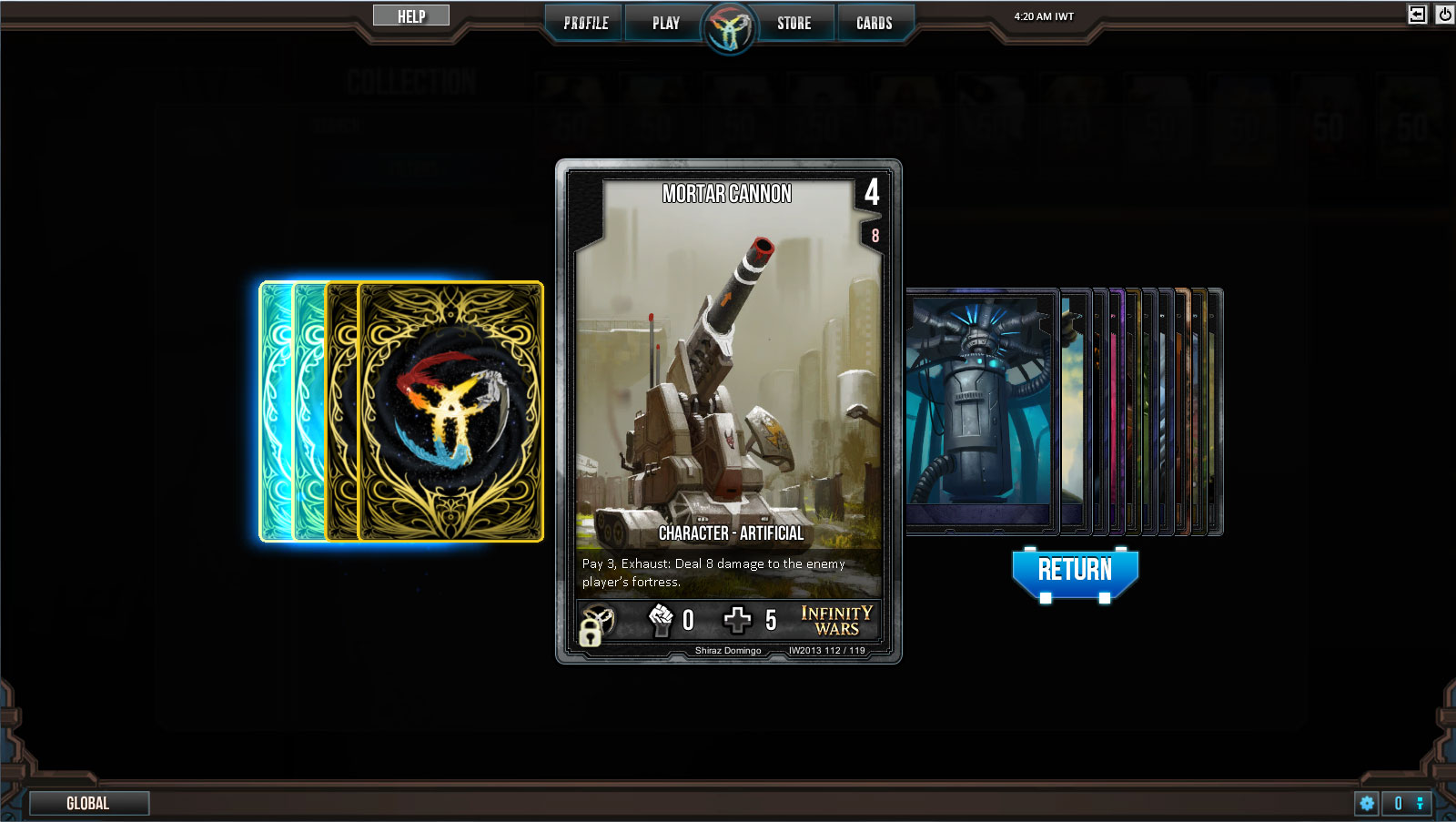Image resolution: width=1456 pixels, height=822 pixels.
Task: Switch to the STORE tab
Action: coord(794,23)
